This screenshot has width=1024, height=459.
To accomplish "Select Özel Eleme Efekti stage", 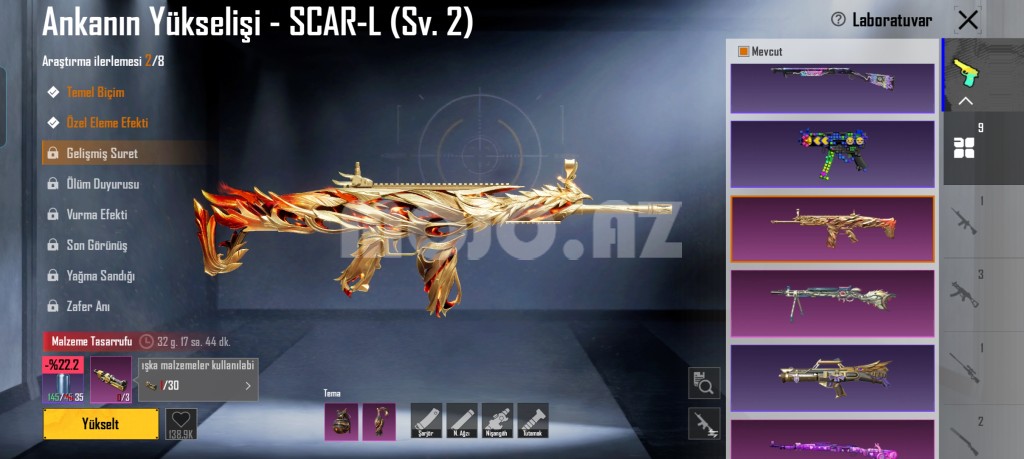I will pos(106,123).
